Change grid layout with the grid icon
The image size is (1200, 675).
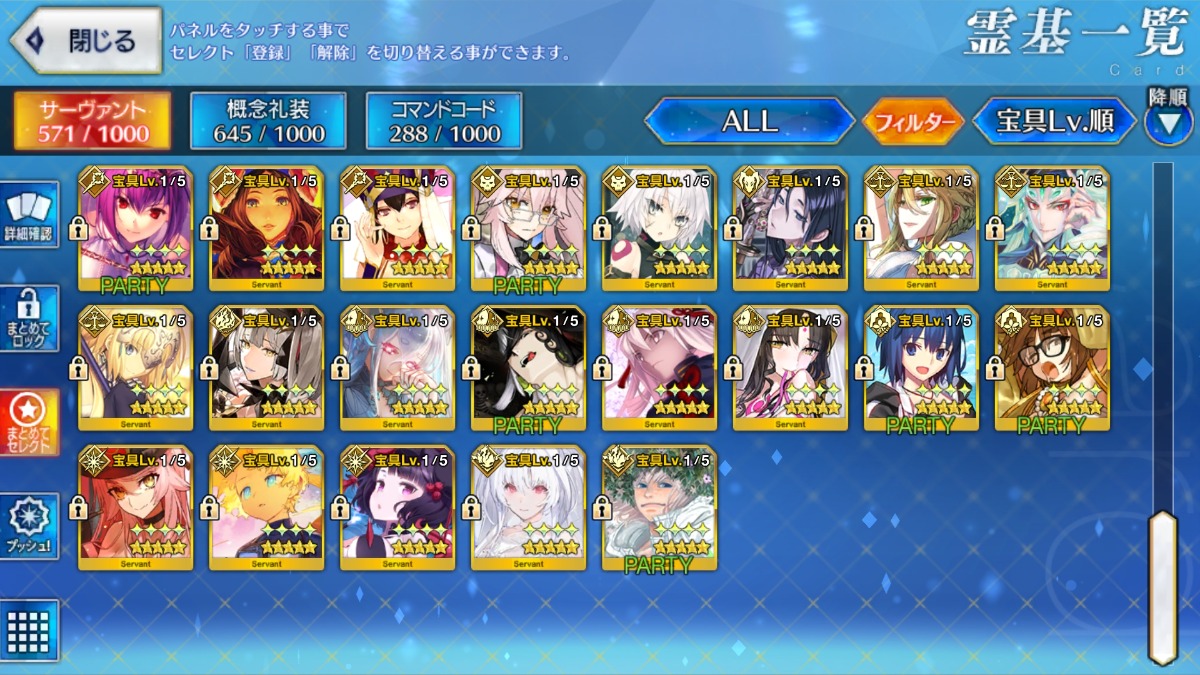(28, 630)
